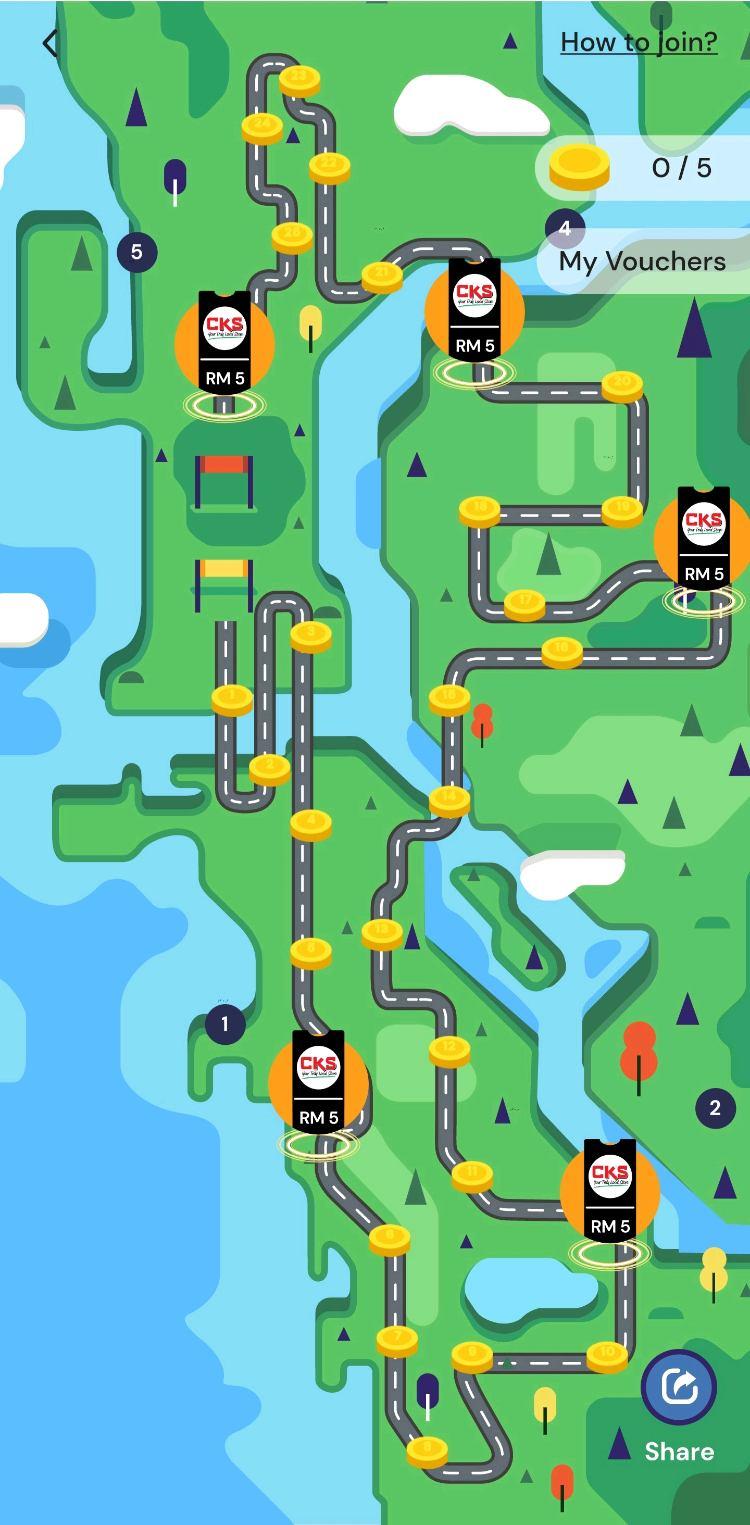Choose gold coin stop 22 on the road
Viewport: 750px width, 1525px height.
(329, 166)
